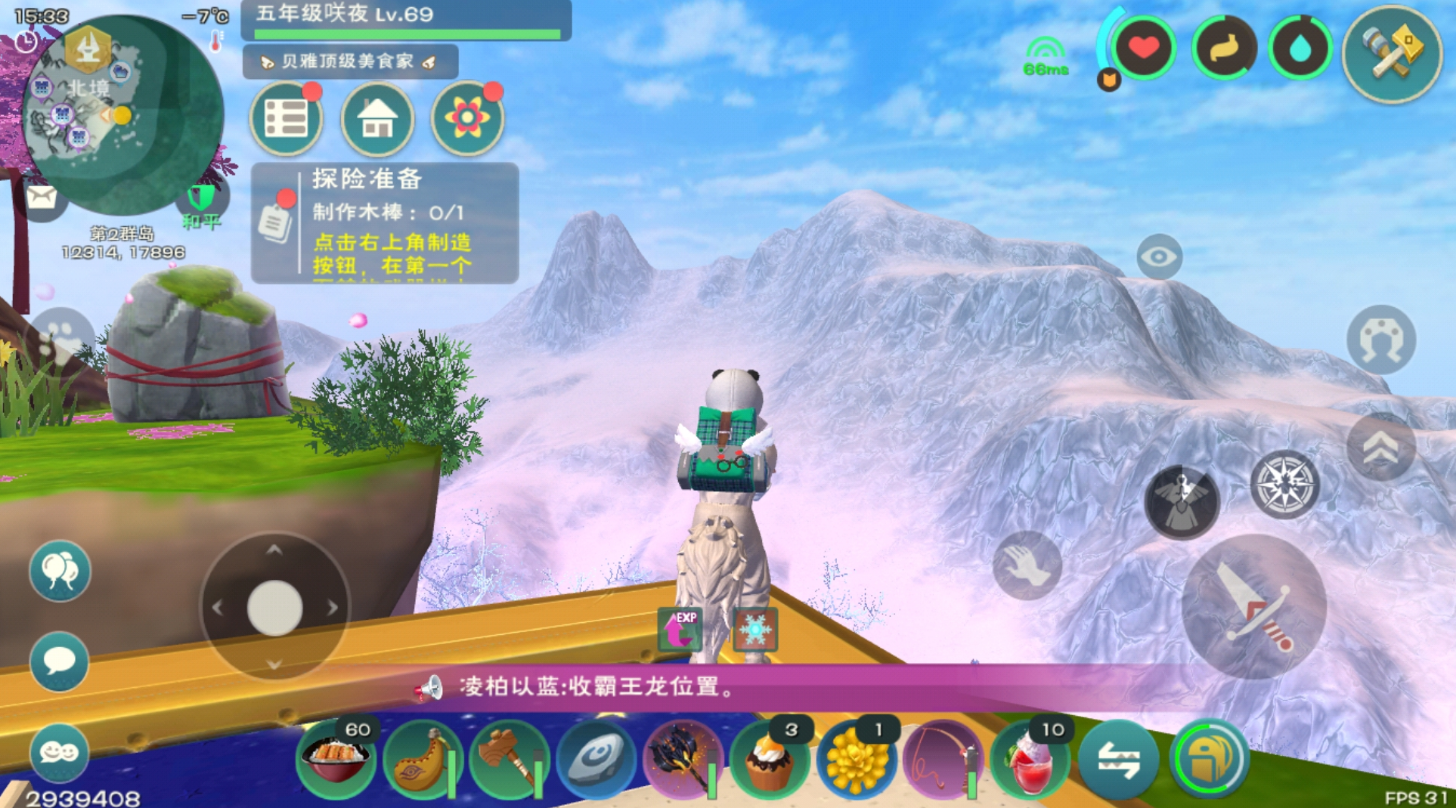Open the list menu button
1456x808 pixels.
[x=285, y=119]
